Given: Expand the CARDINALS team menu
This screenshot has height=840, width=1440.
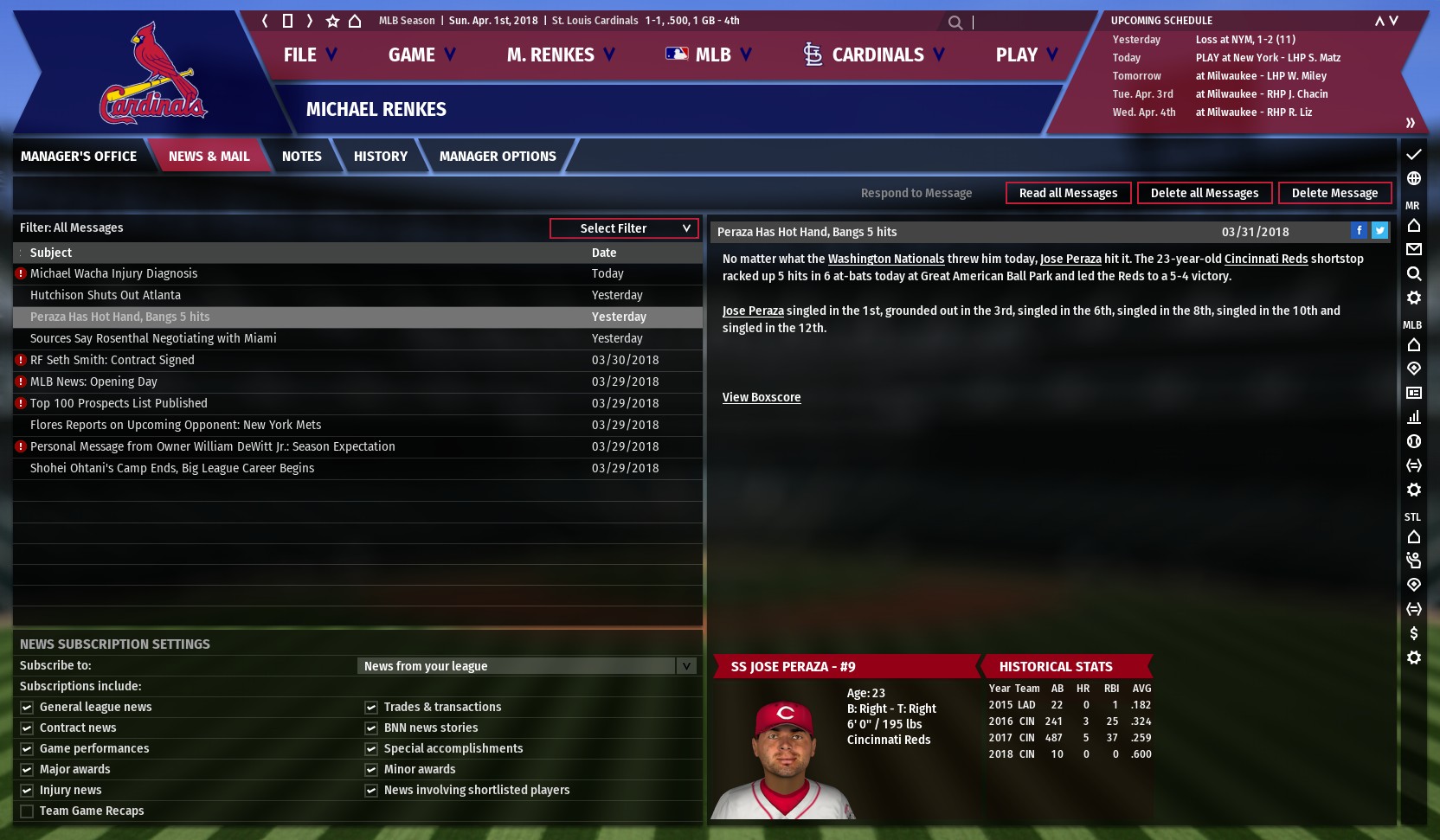Looking at the screenshot, I should (x=874, y=55).
